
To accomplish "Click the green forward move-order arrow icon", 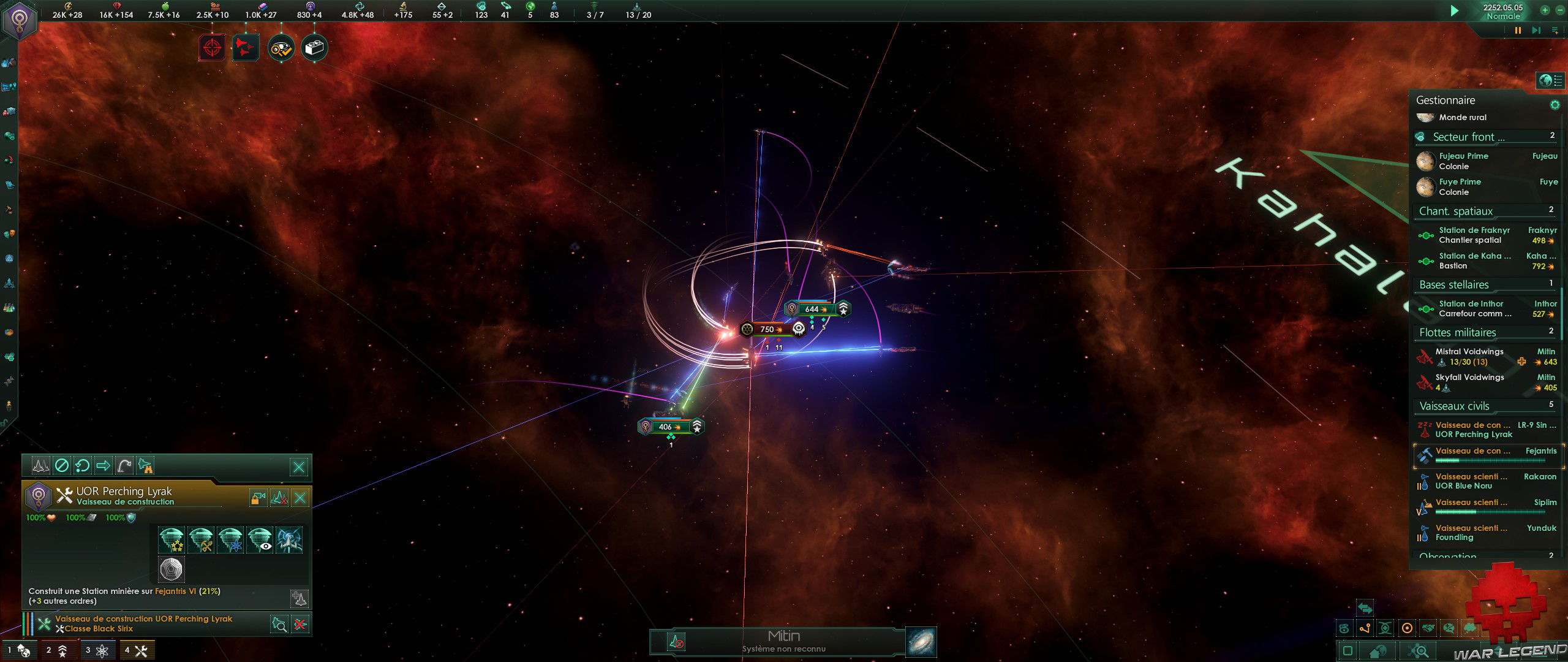I will coord(102,465).
